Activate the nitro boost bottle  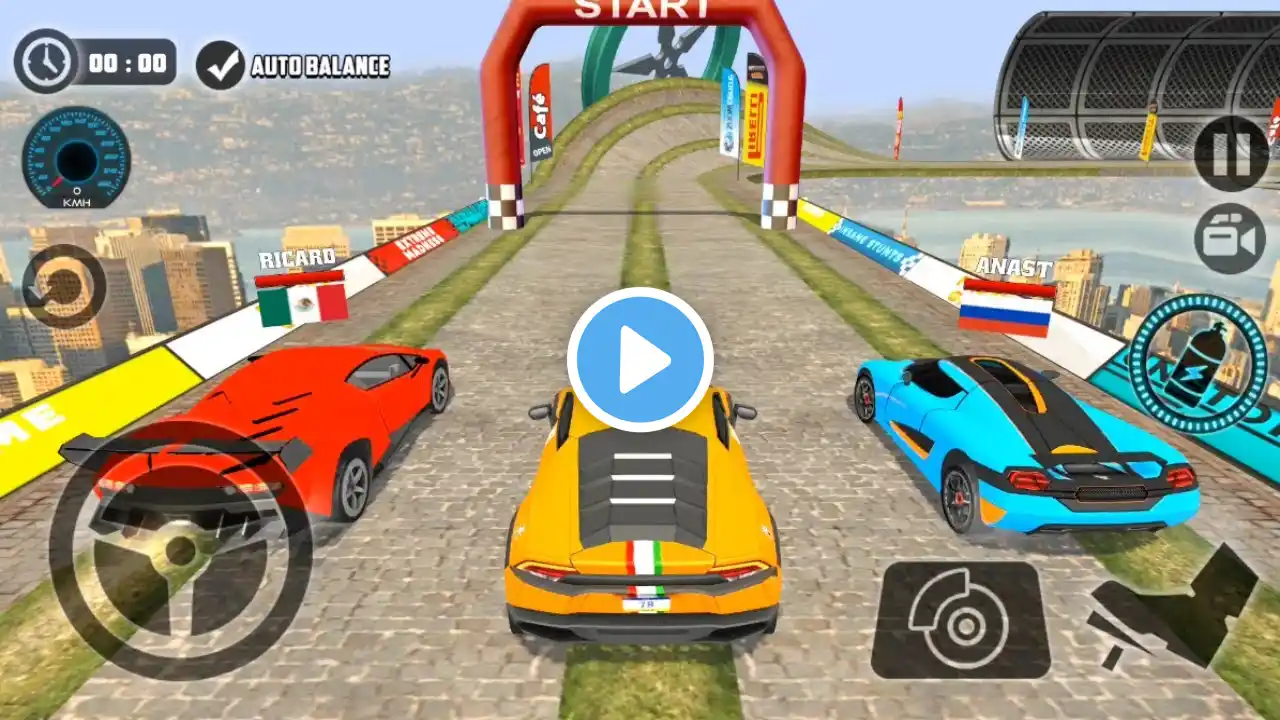(x=1197, y=363)
